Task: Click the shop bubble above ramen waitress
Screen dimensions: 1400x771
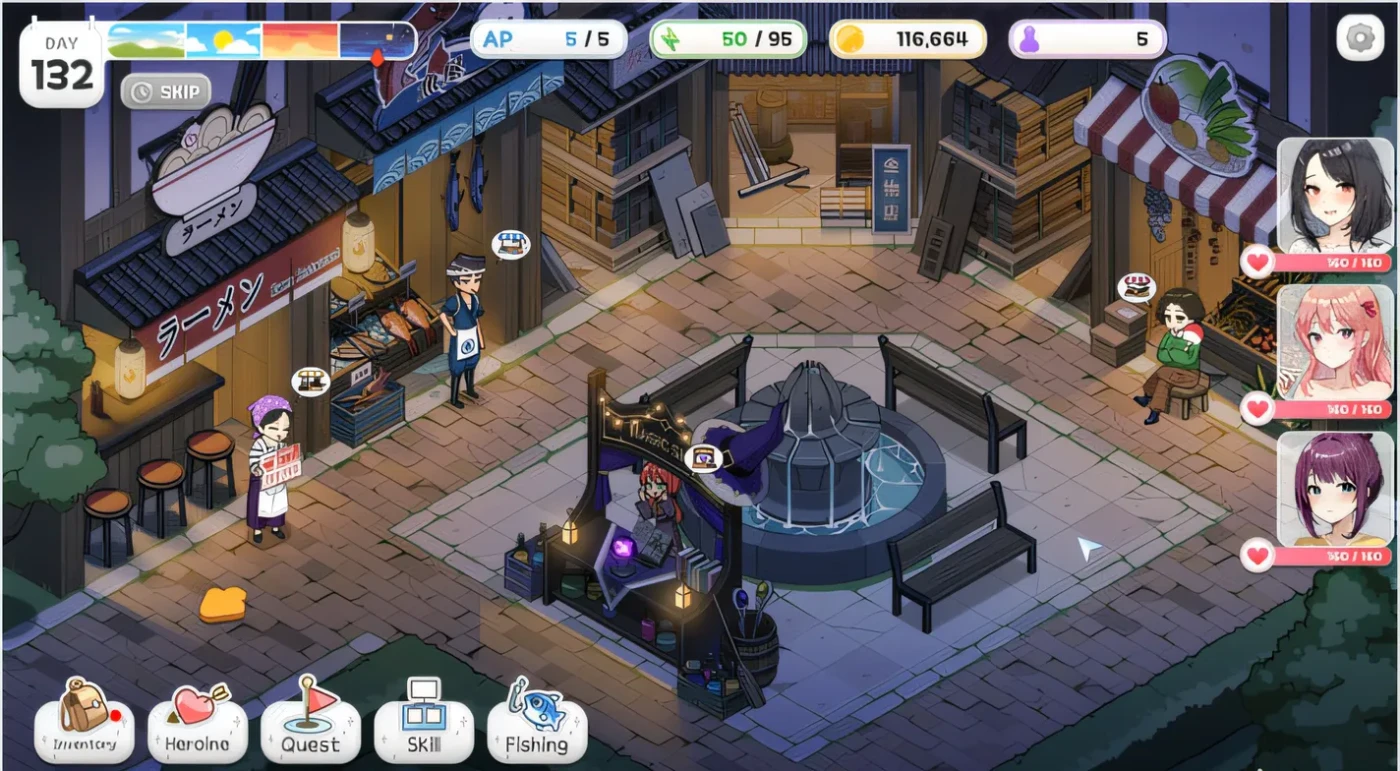Action: coord(310,380)
